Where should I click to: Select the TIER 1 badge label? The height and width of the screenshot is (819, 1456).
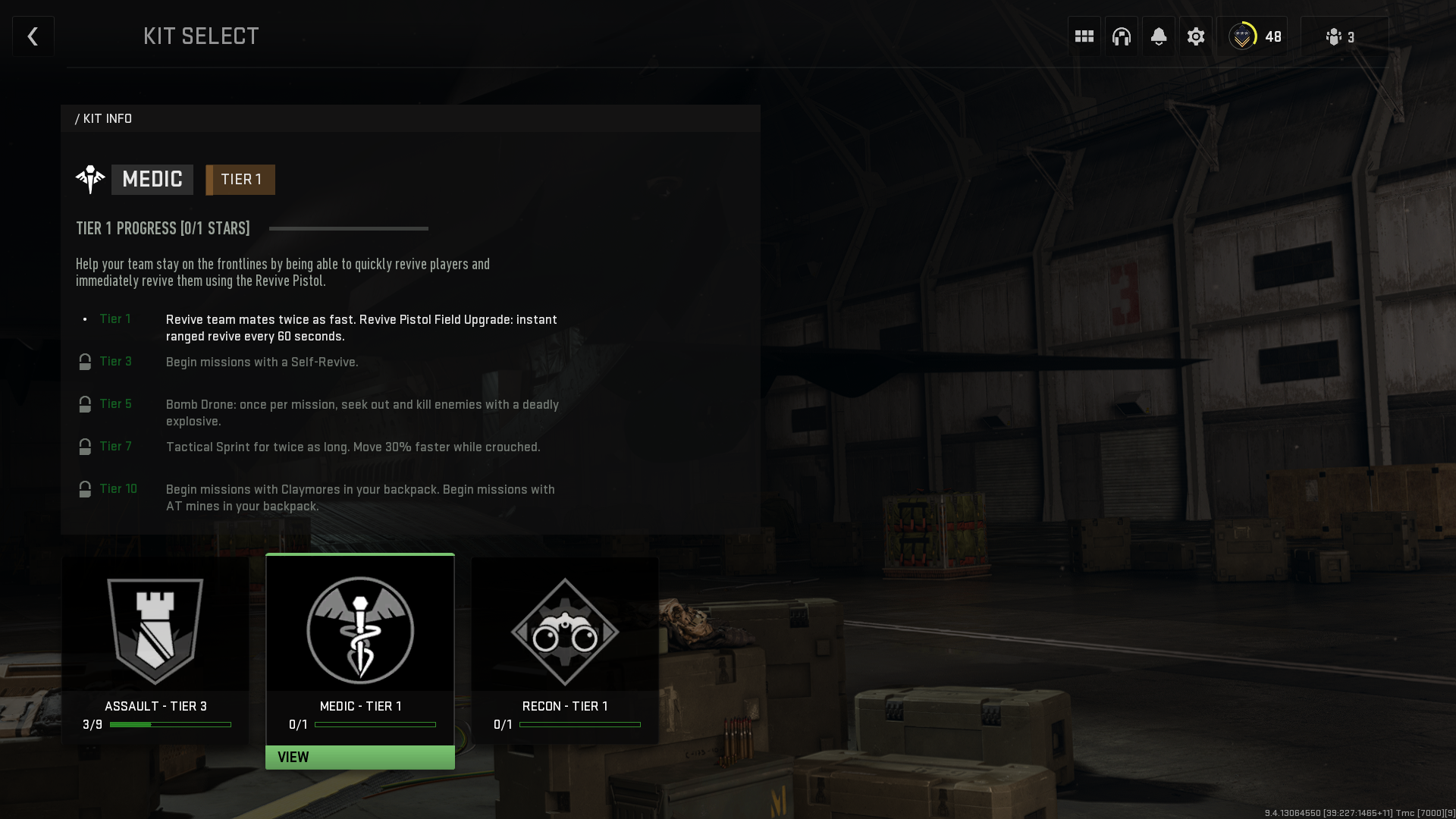click(x=240, y=180)
